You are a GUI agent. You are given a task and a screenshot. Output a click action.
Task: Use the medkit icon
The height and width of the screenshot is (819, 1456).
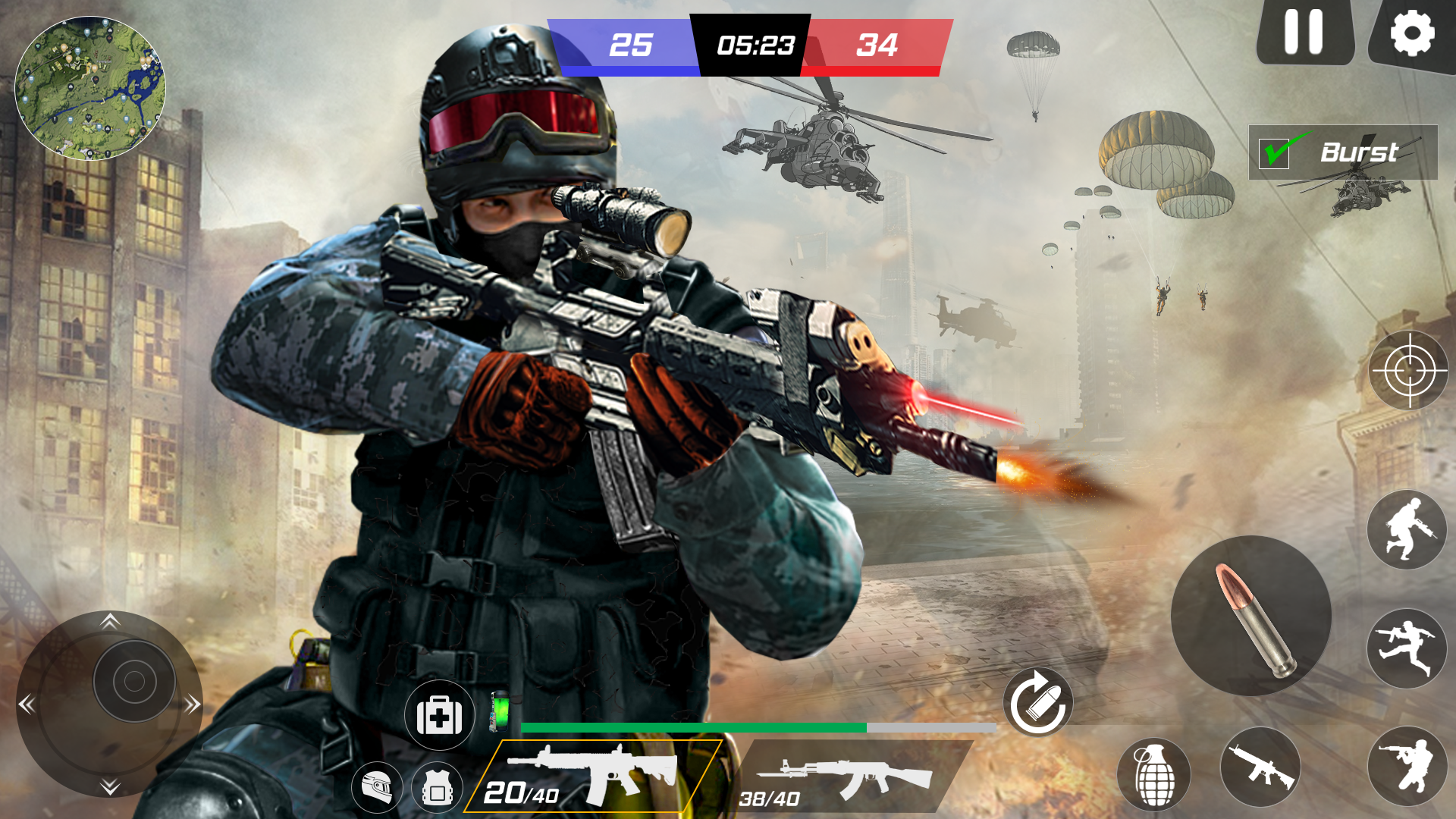[x=438, y=716]
